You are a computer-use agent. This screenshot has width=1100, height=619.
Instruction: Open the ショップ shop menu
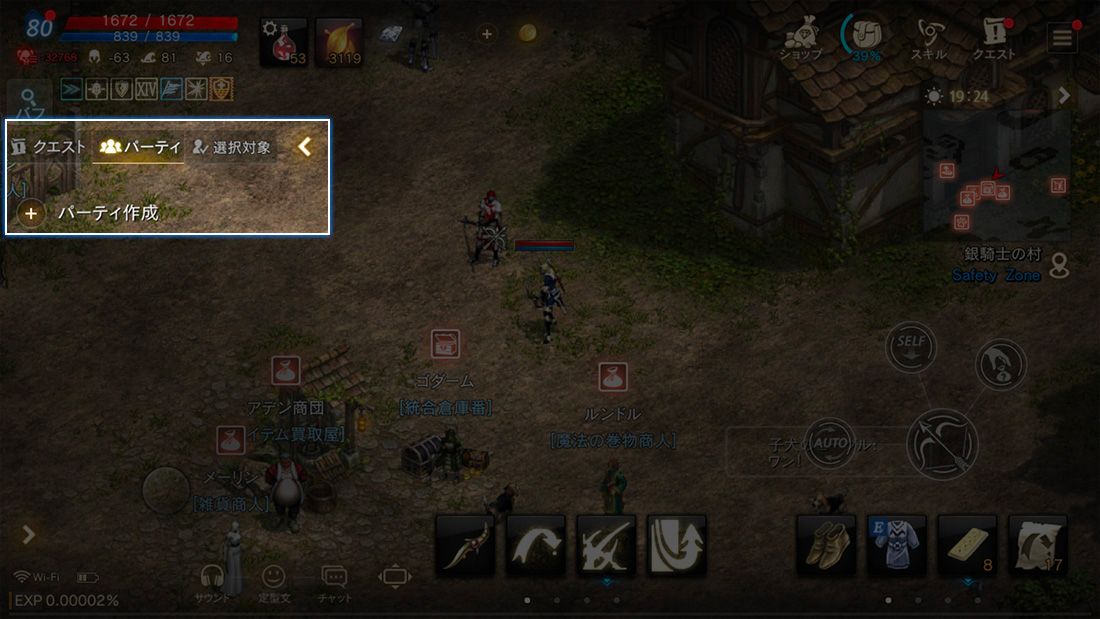800,40
